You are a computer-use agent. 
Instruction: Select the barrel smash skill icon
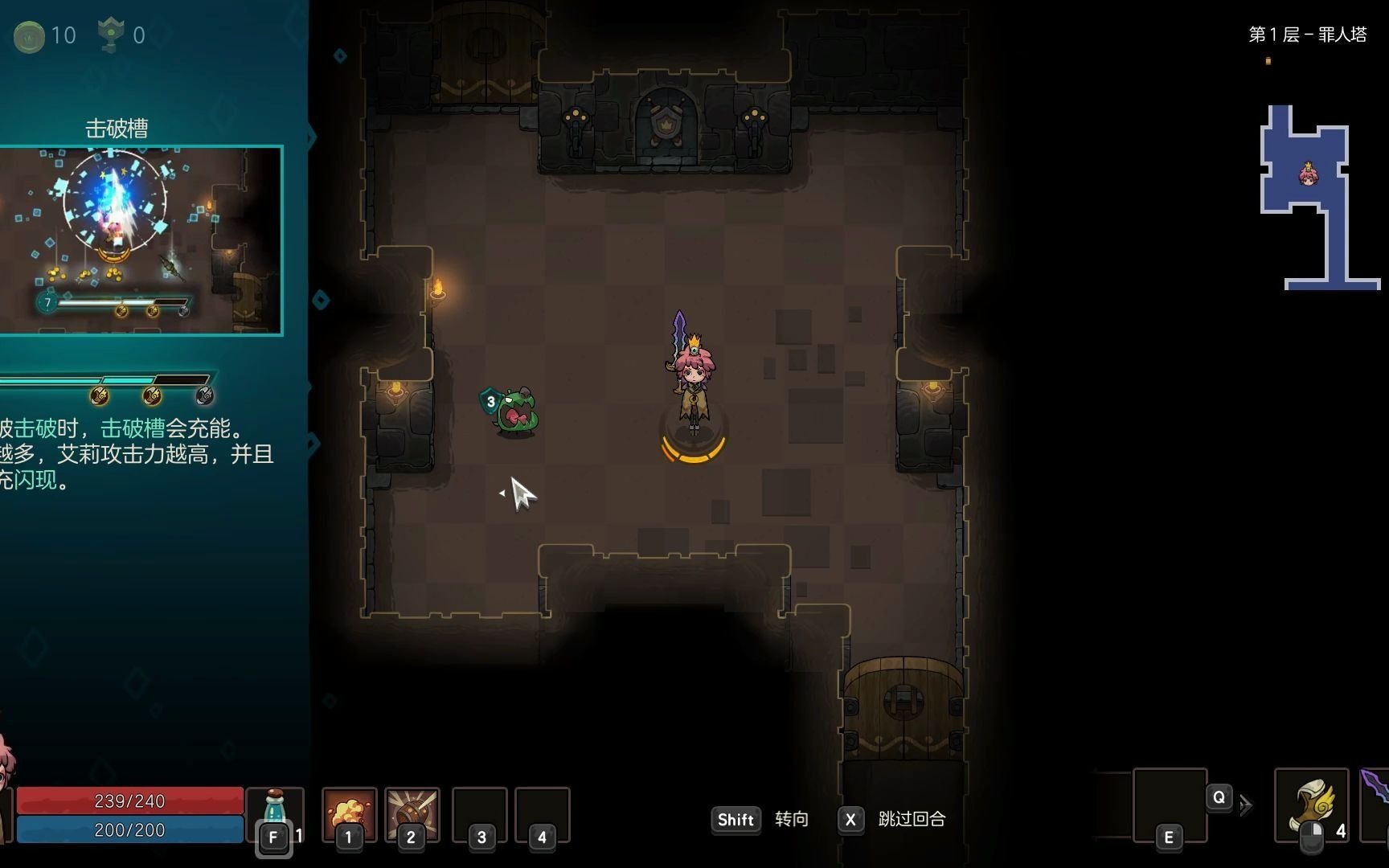[x=412, y=812]
